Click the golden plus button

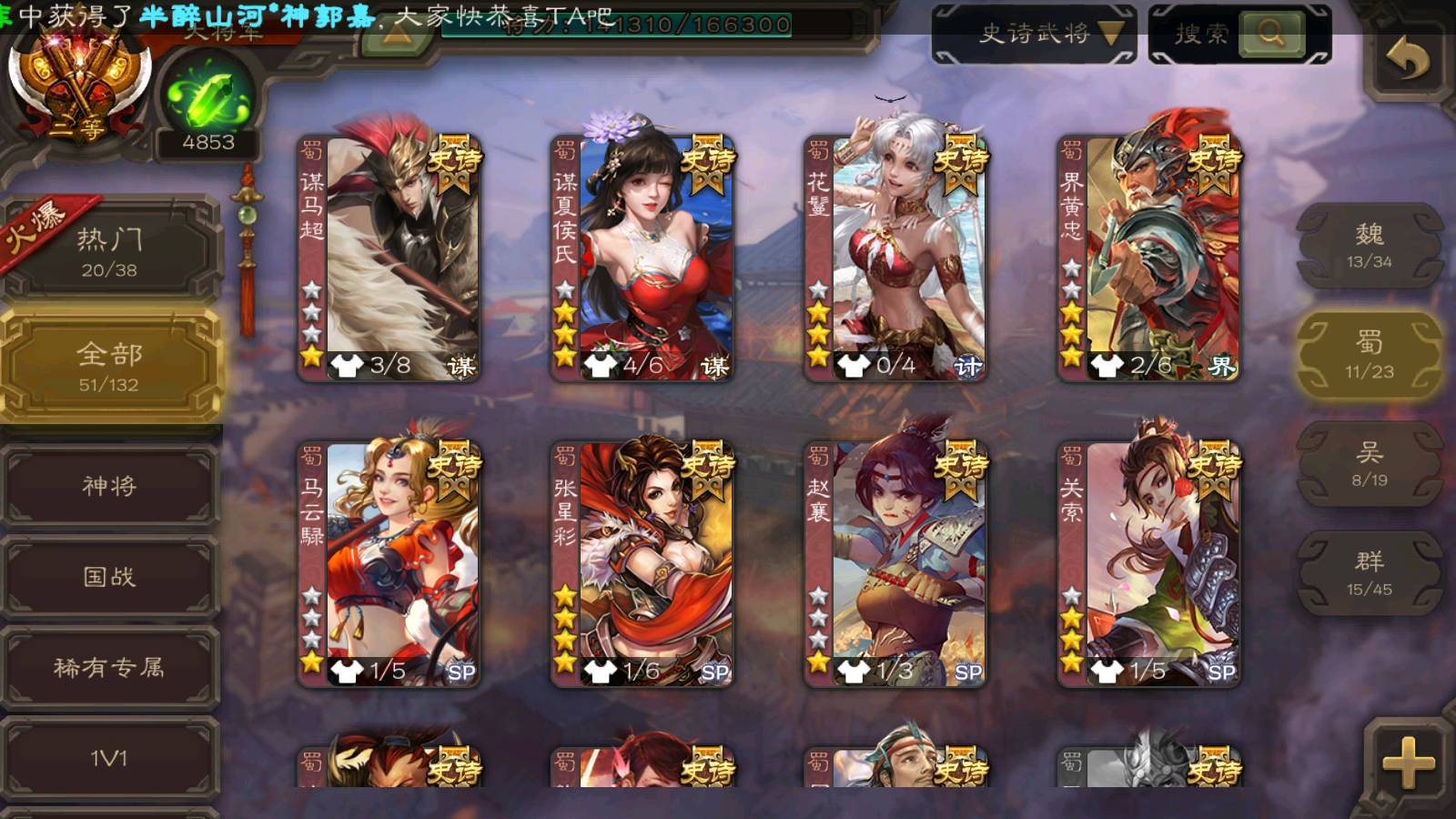pyautogui.click(x=1407, y=763)
